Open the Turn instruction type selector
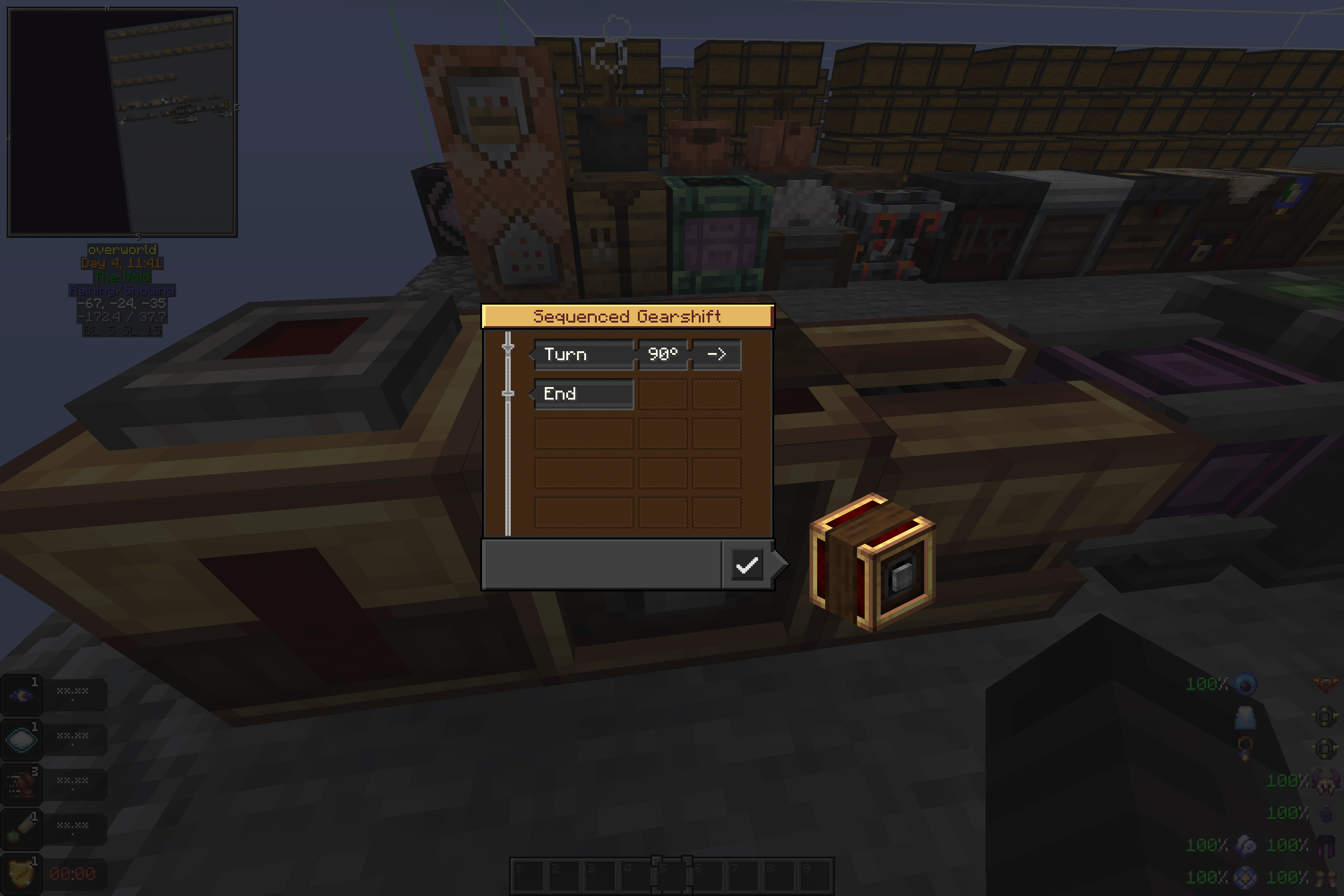The width and height of the screenshot is (1344, 896). click(584, 354)
